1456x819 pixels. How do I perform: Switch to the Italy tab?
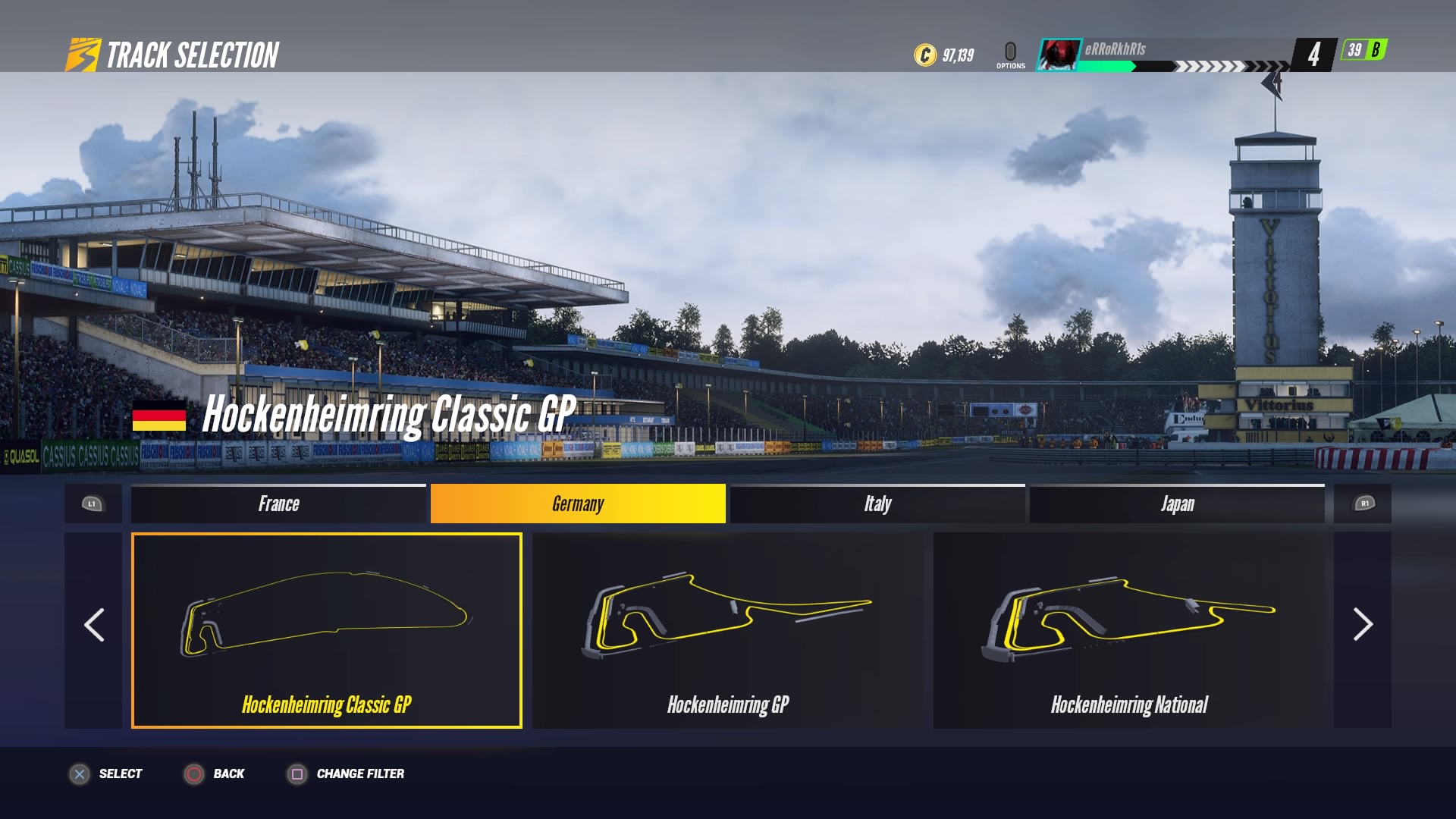876,504
